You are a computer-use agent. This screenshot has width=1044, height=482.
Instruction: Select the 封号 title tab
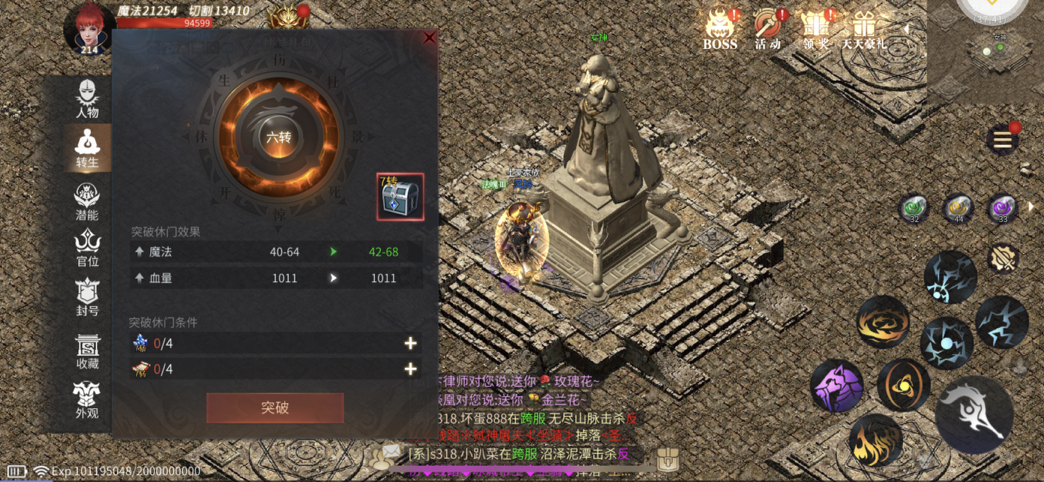click(x=87, y=297)
